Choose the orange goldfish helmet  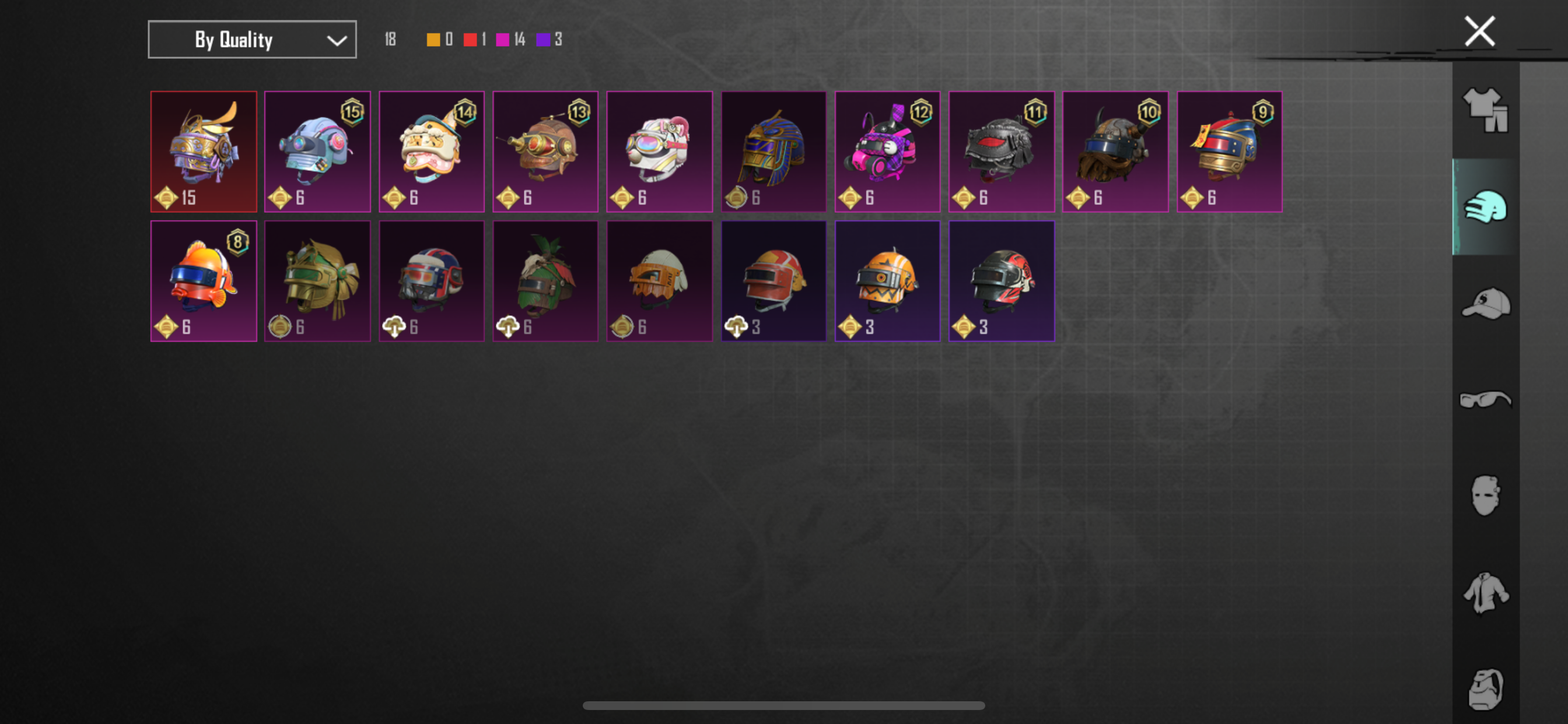coord(204,280)
